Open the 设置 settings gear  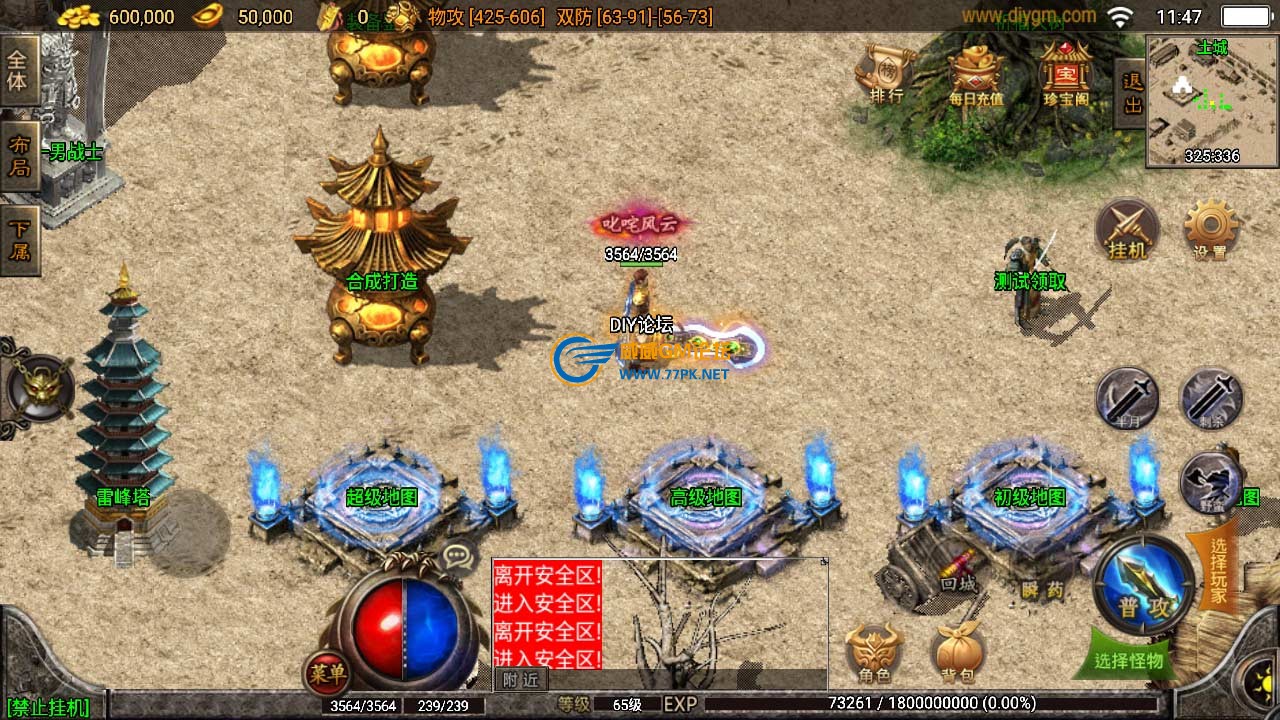point(1210,230)
